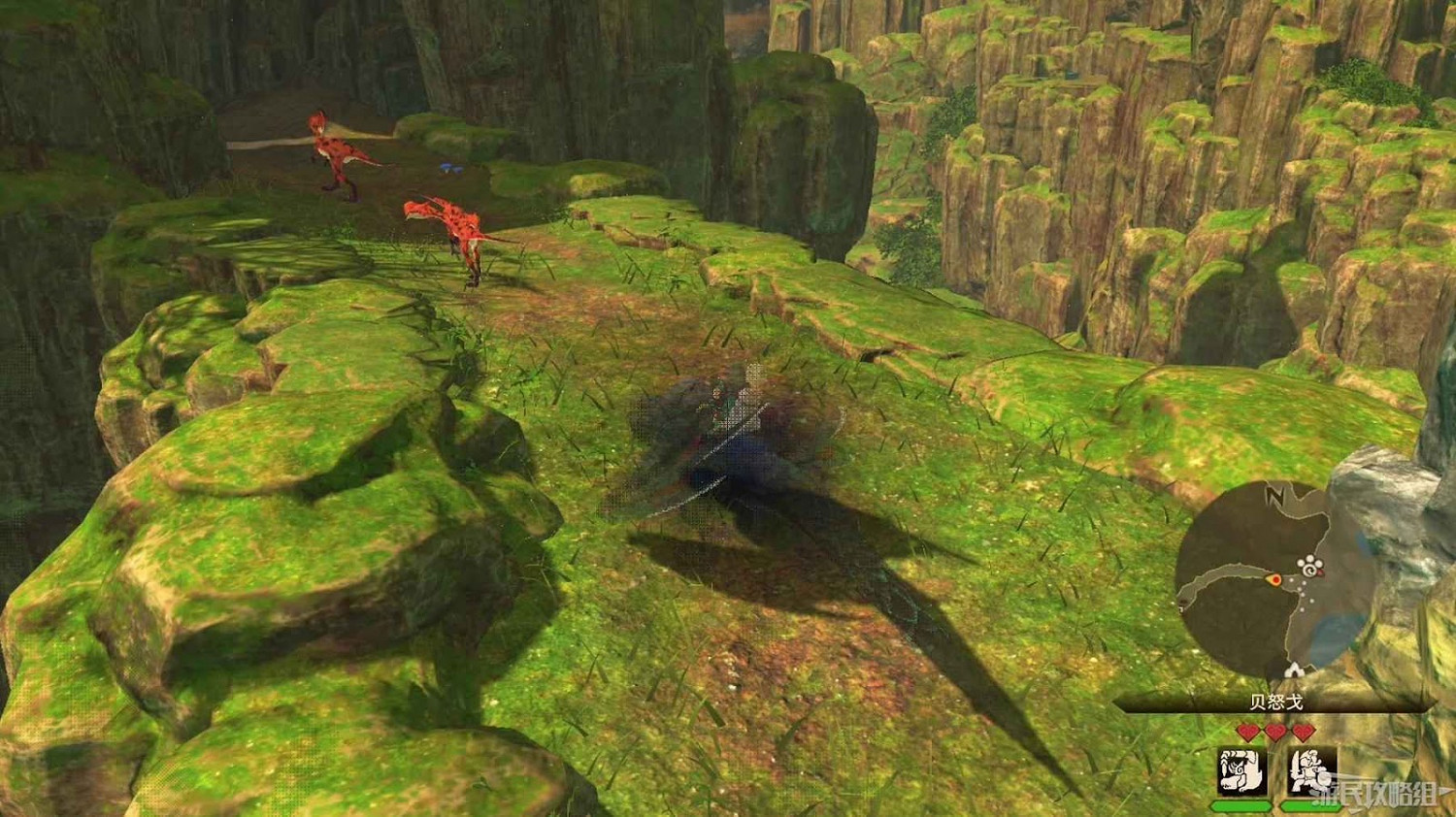Click the white waypoint arrow below the minimap

coord(1294,670)
